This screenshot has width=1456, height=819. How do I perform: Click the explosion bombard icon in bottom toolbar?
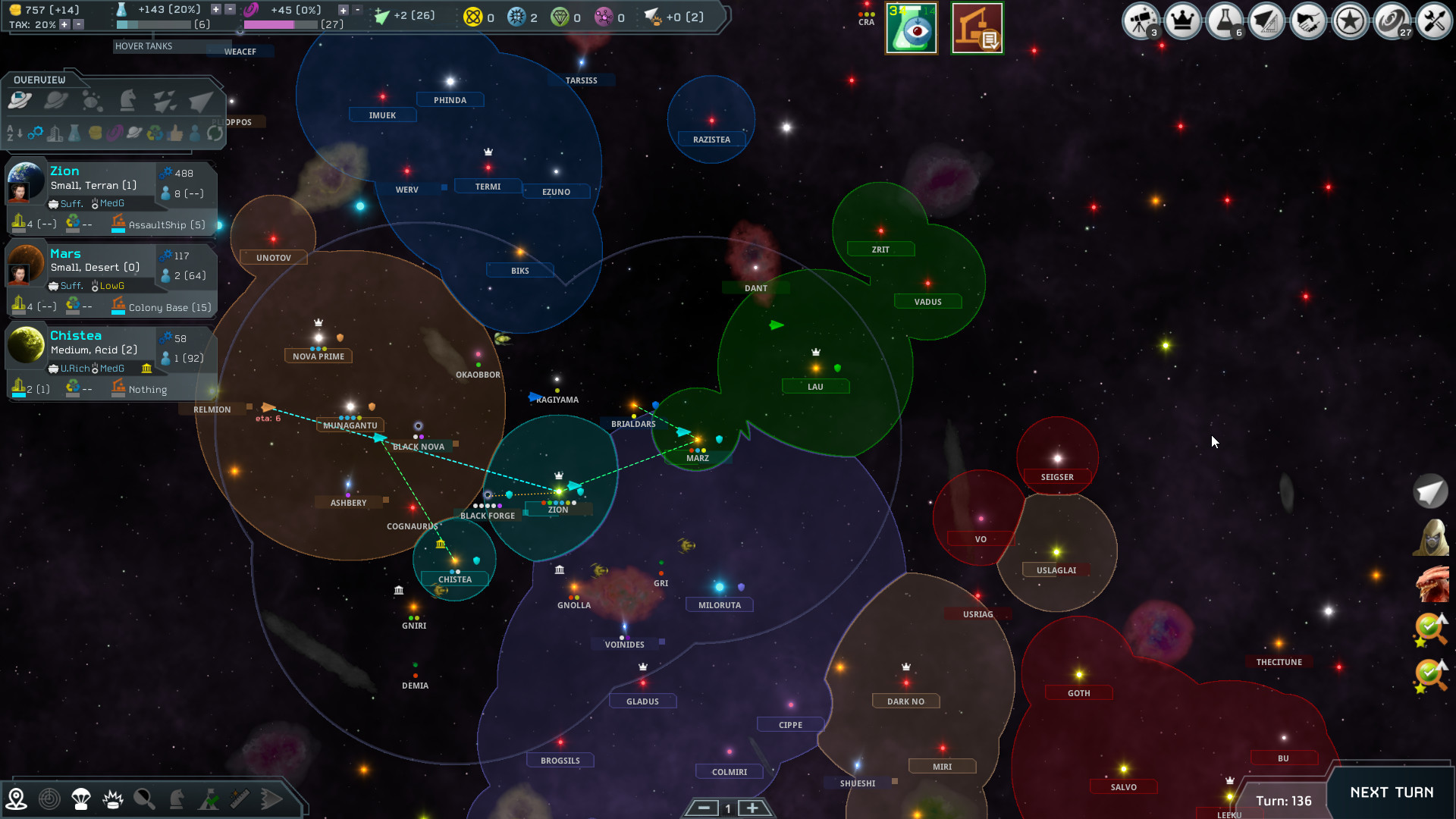(x=112, y=798)
